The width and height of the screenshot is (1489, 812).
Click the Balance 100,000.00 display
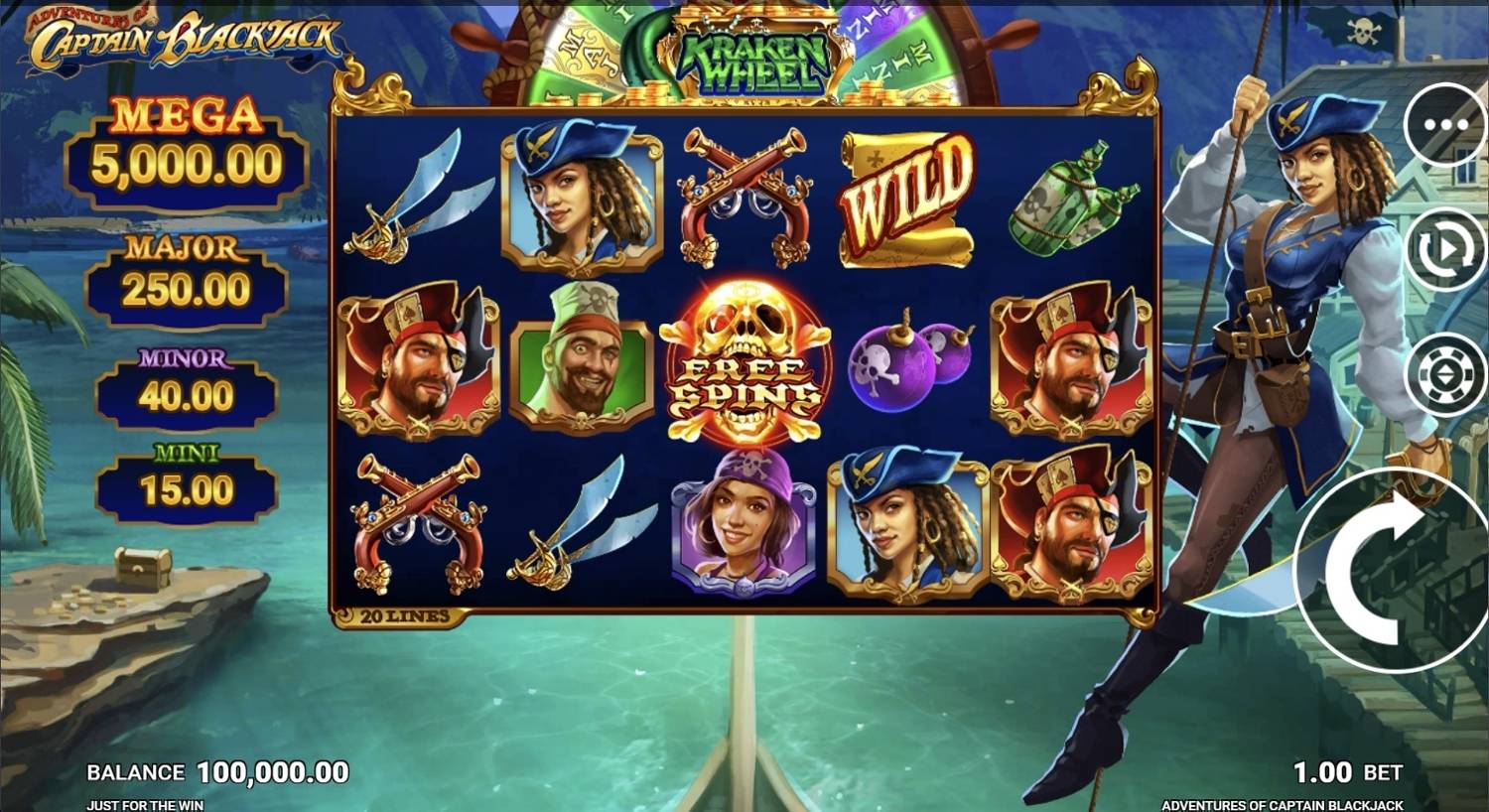click(218, 770)
